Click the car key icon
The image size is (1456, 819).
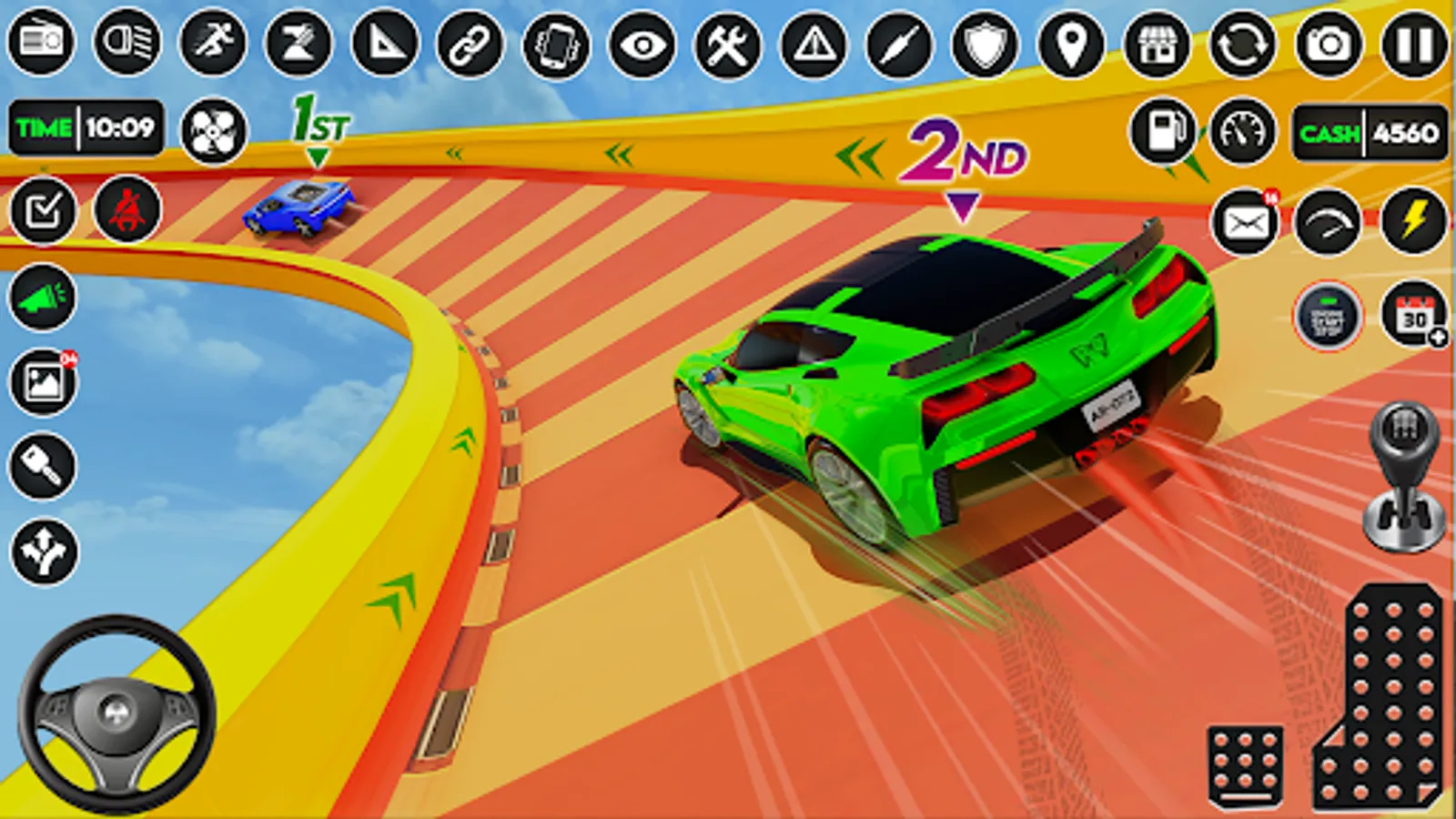[43, 466]
